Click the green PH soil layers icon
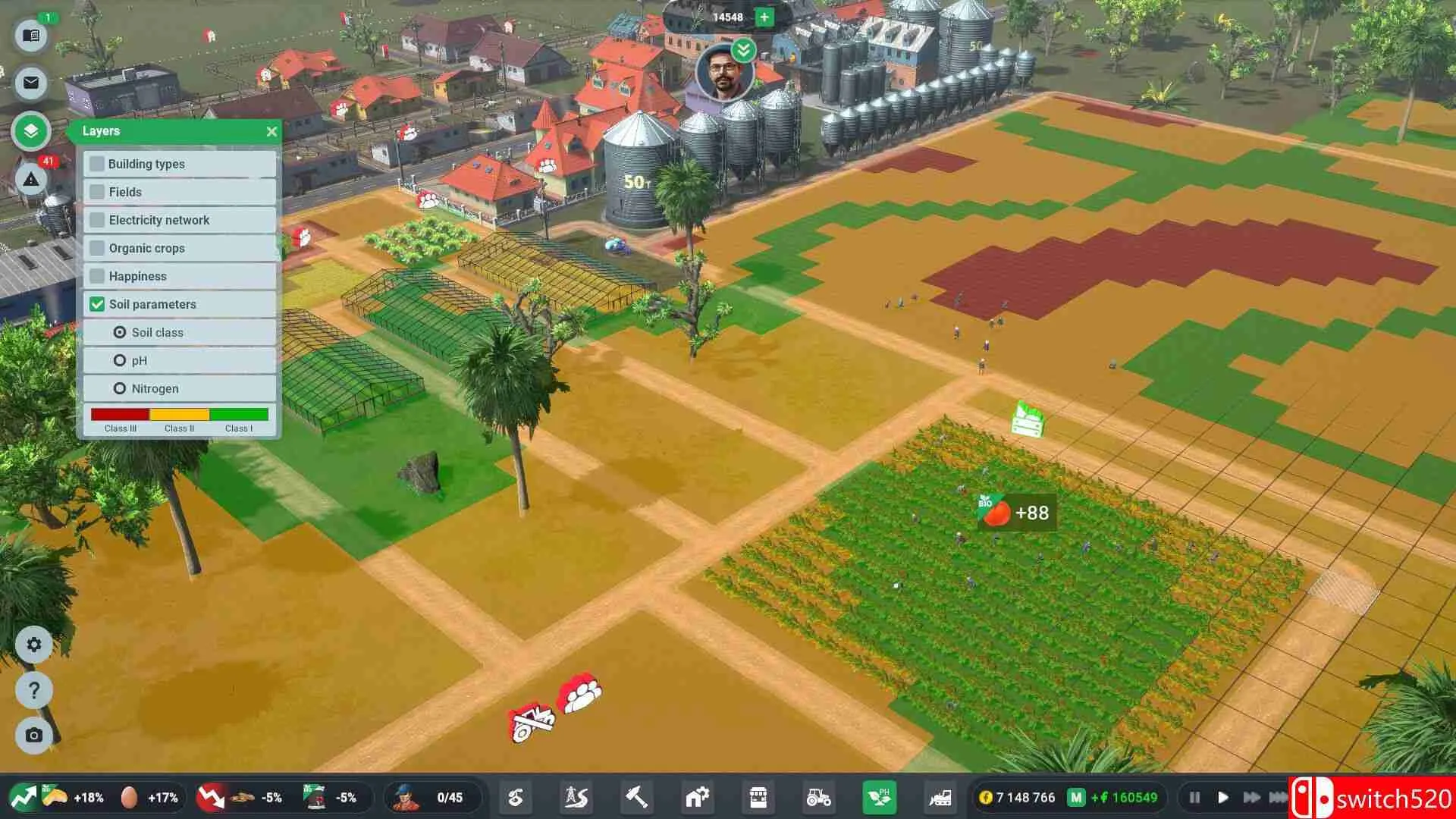 point(878,797)
